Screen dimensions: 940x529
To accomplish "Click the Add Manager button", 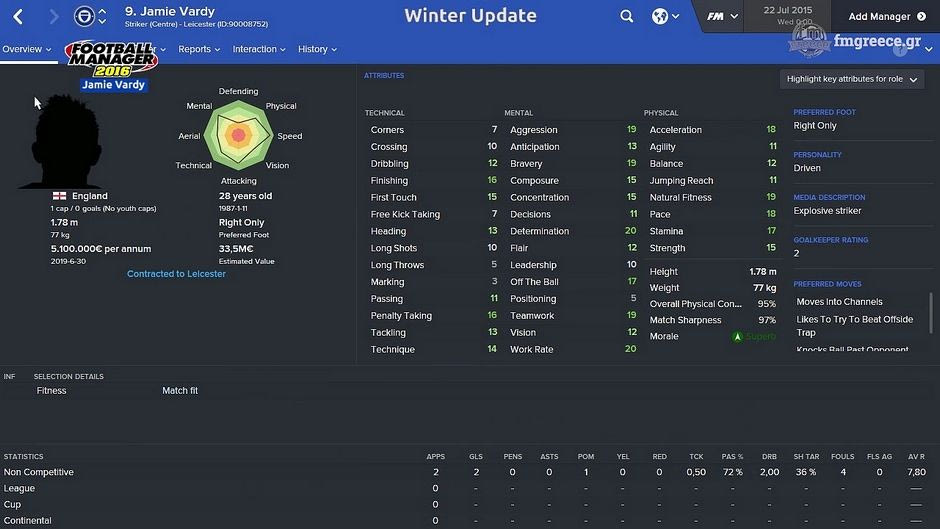I will tap(893, 17).
